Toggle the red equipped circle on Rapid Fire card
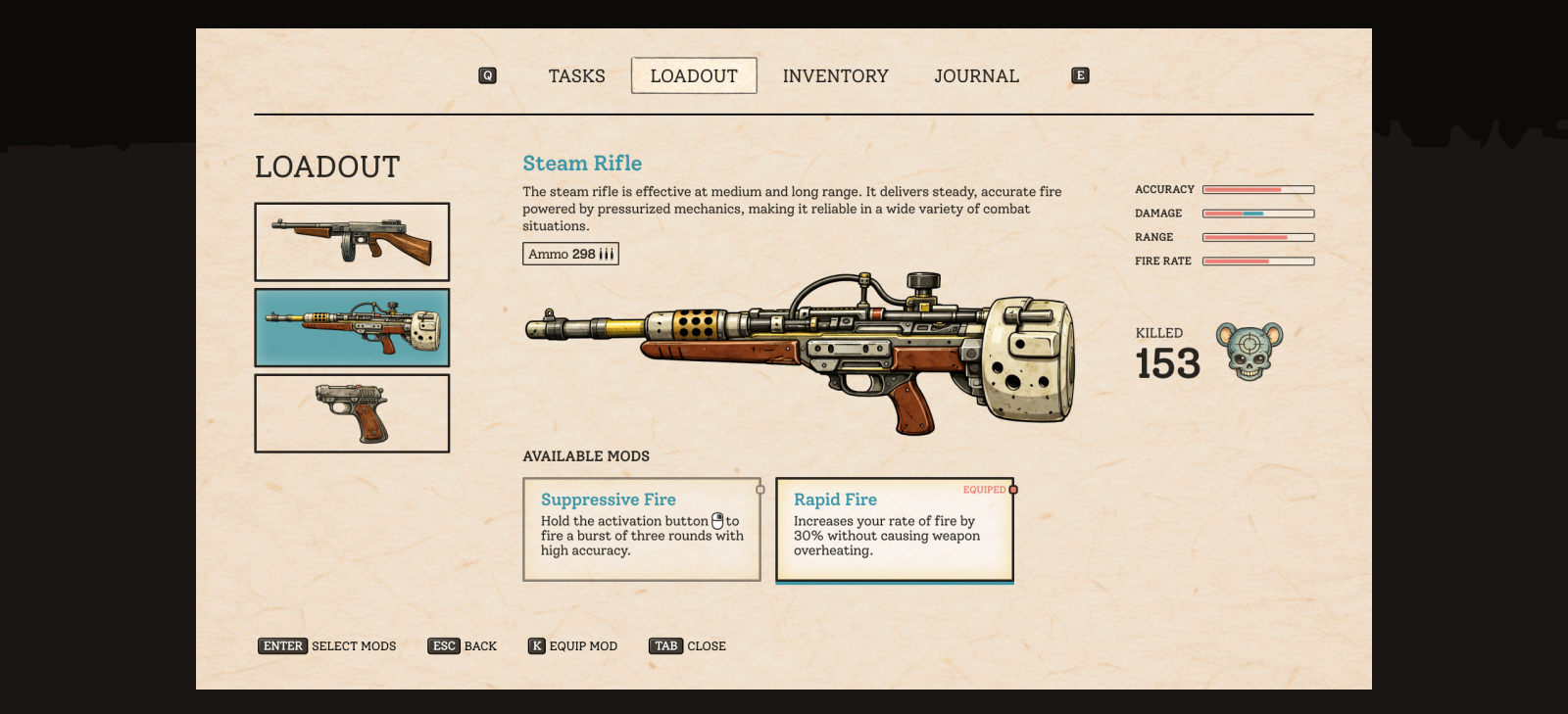 click(x=1012, y=489)
